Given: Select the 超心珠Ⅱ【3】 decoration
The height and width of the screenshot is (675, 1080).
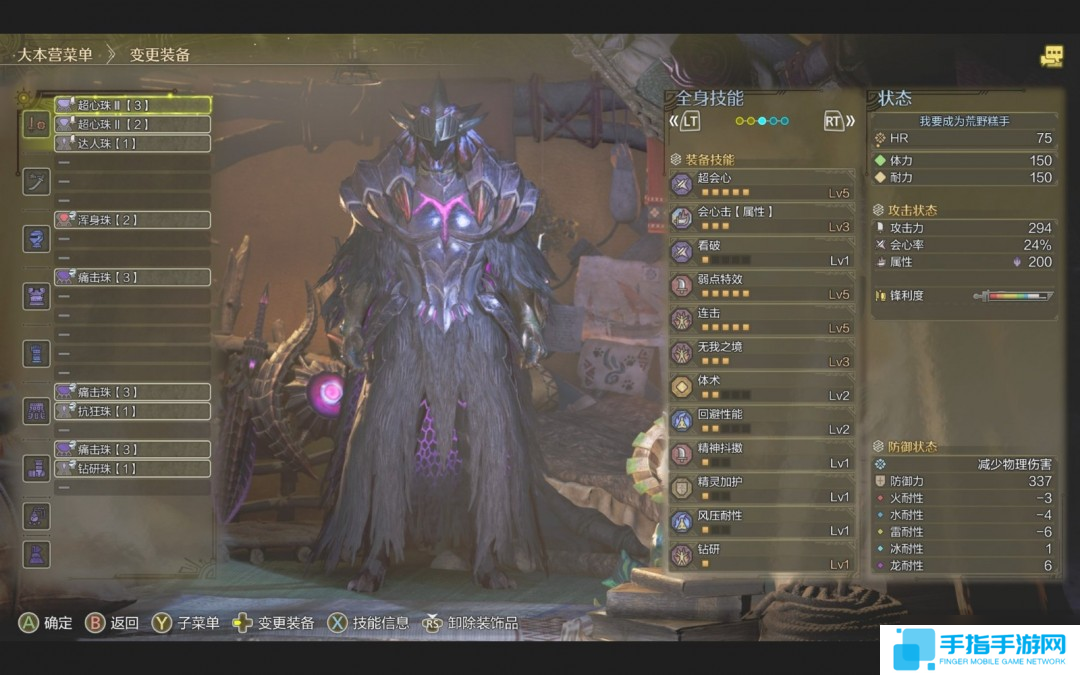Looking at the screenshot, I should coord(132,105).
